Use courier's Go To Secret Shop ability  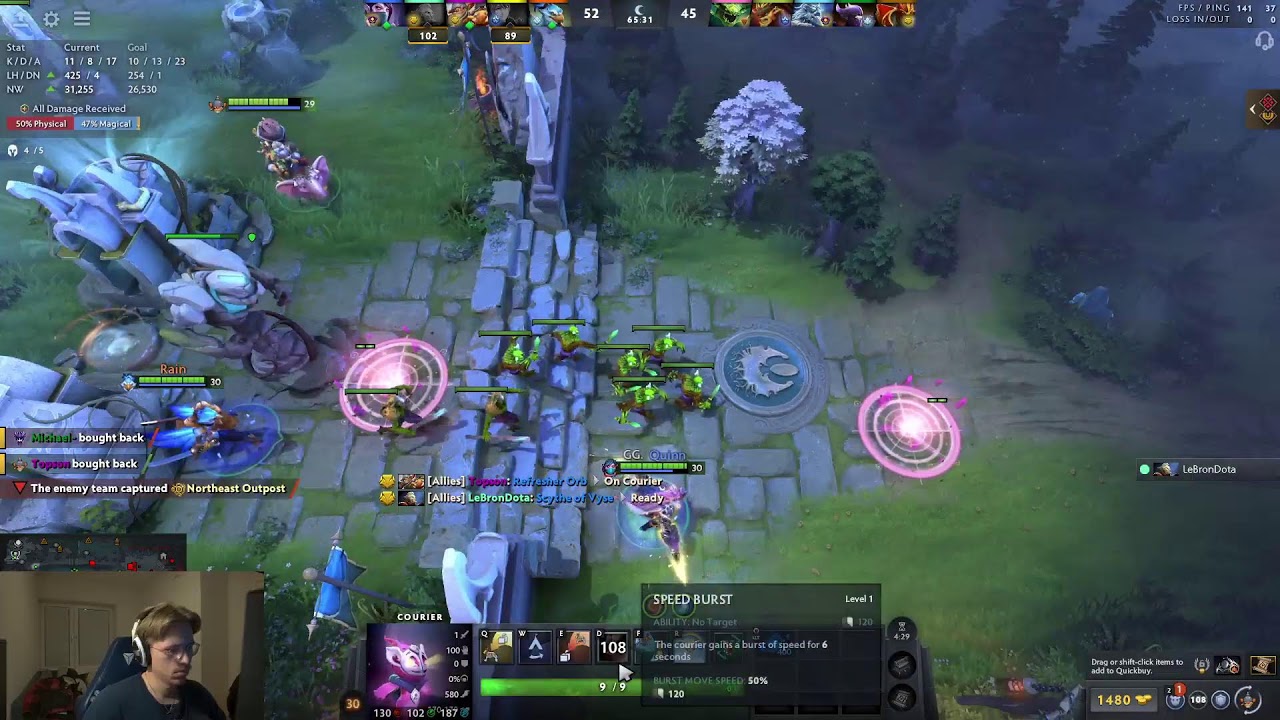coord(535,648)
